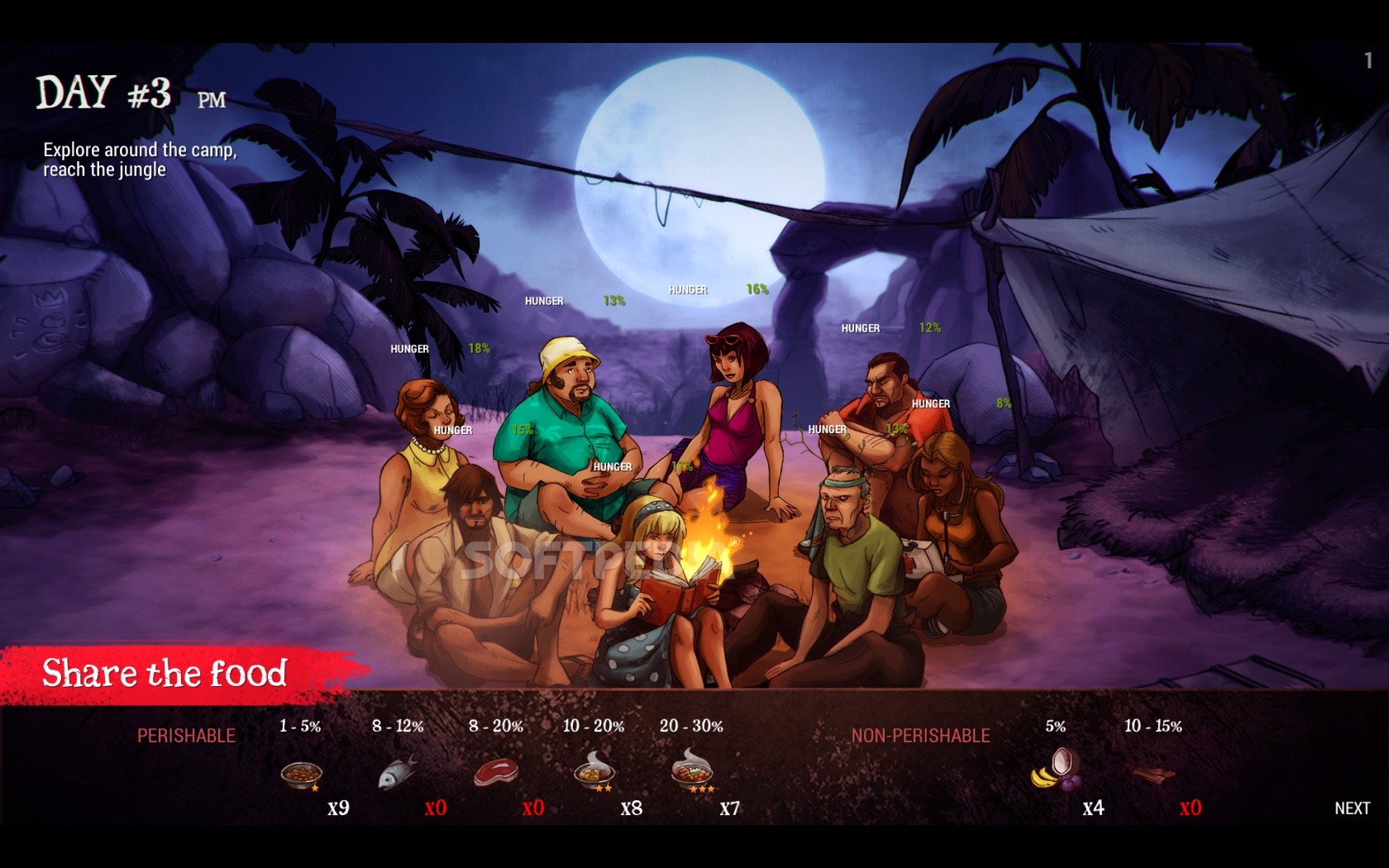Select the large man in the green shirt
Viewport: 1389px width, 868px height.
pos(562,430)
